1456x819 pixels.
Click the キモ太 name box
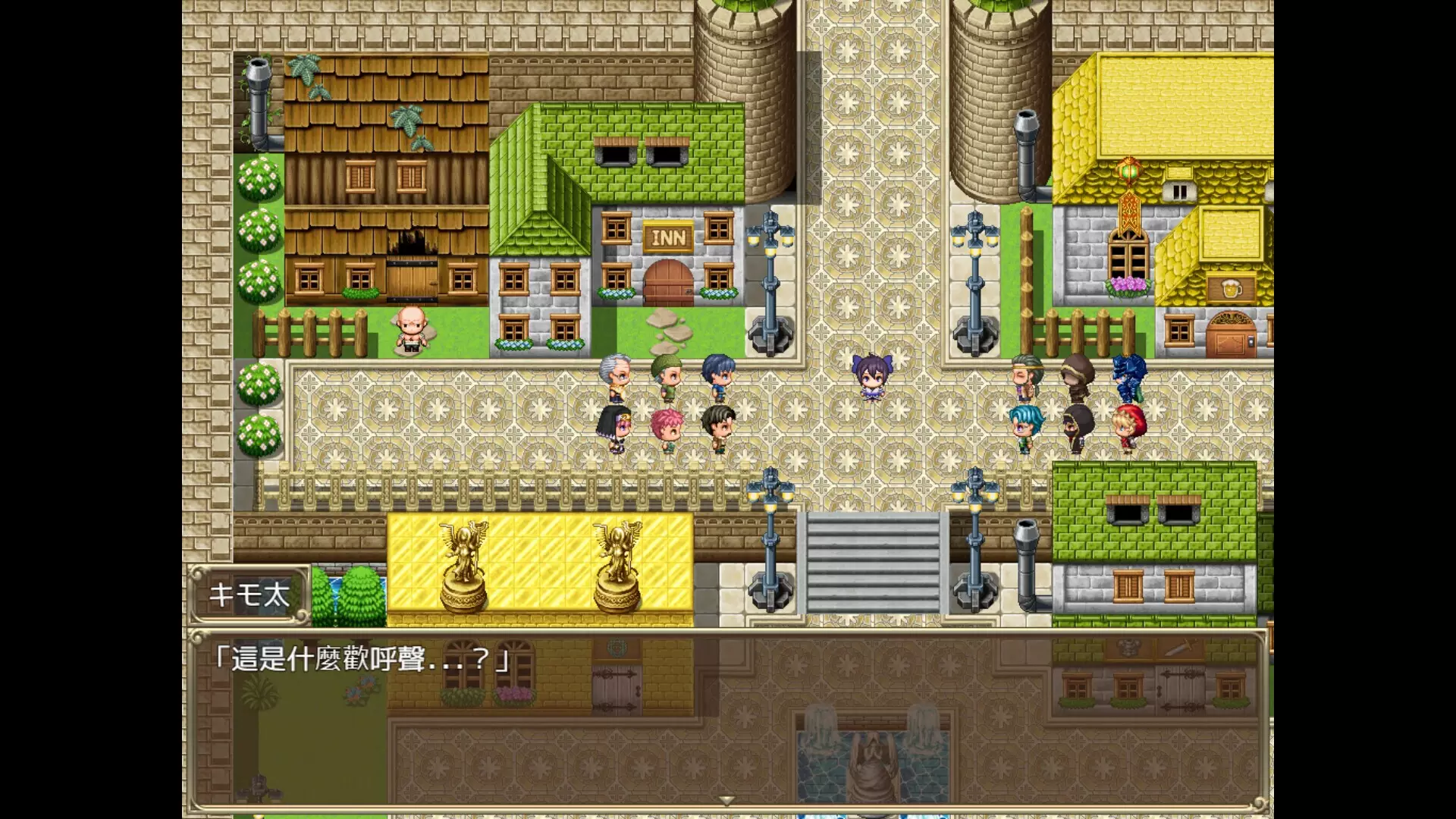pyautogui.click(x=251, y=596)
